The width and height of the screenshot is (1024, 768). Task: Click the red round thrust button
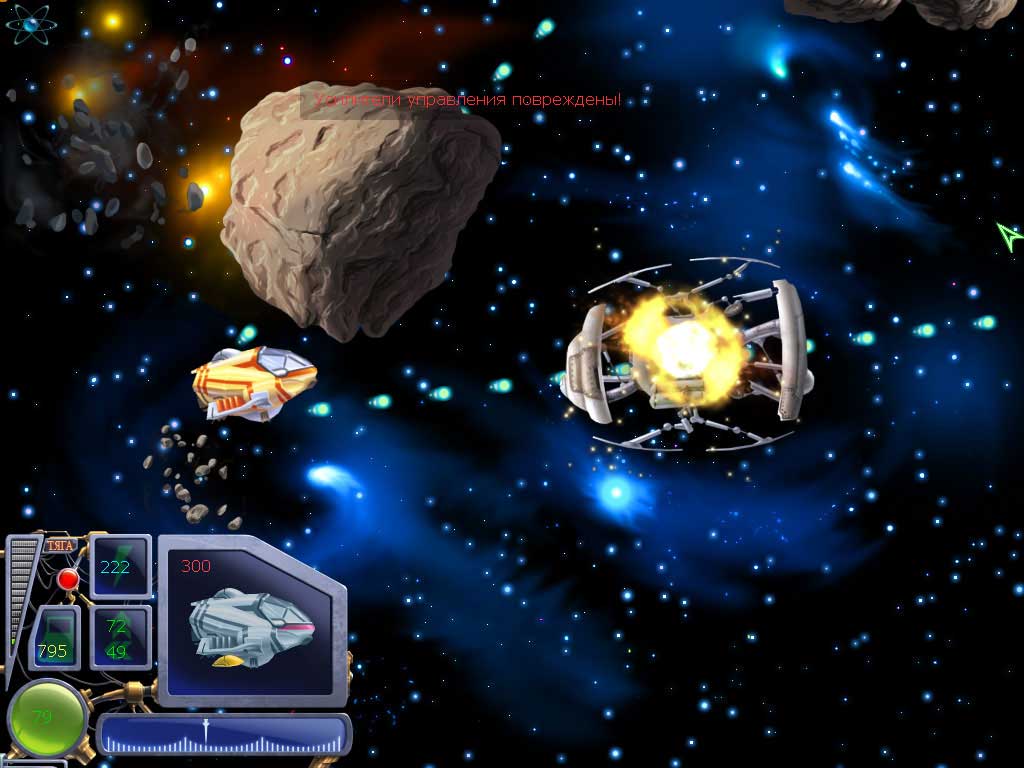pos(68,579)
